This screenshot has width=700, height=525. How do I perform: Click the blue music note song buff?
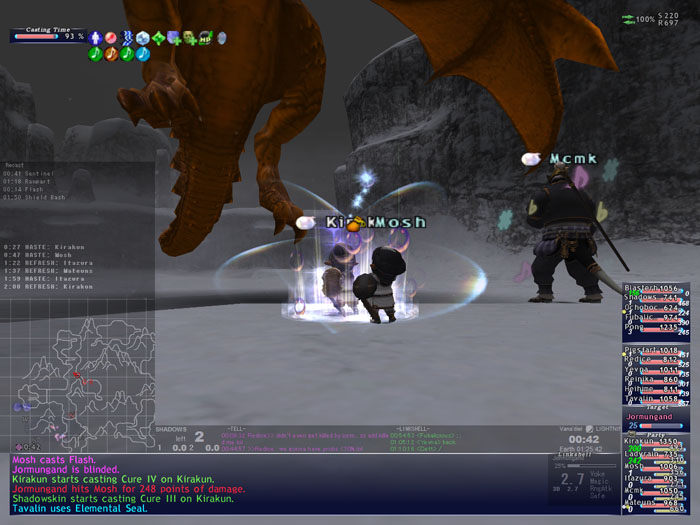point(142,54)
